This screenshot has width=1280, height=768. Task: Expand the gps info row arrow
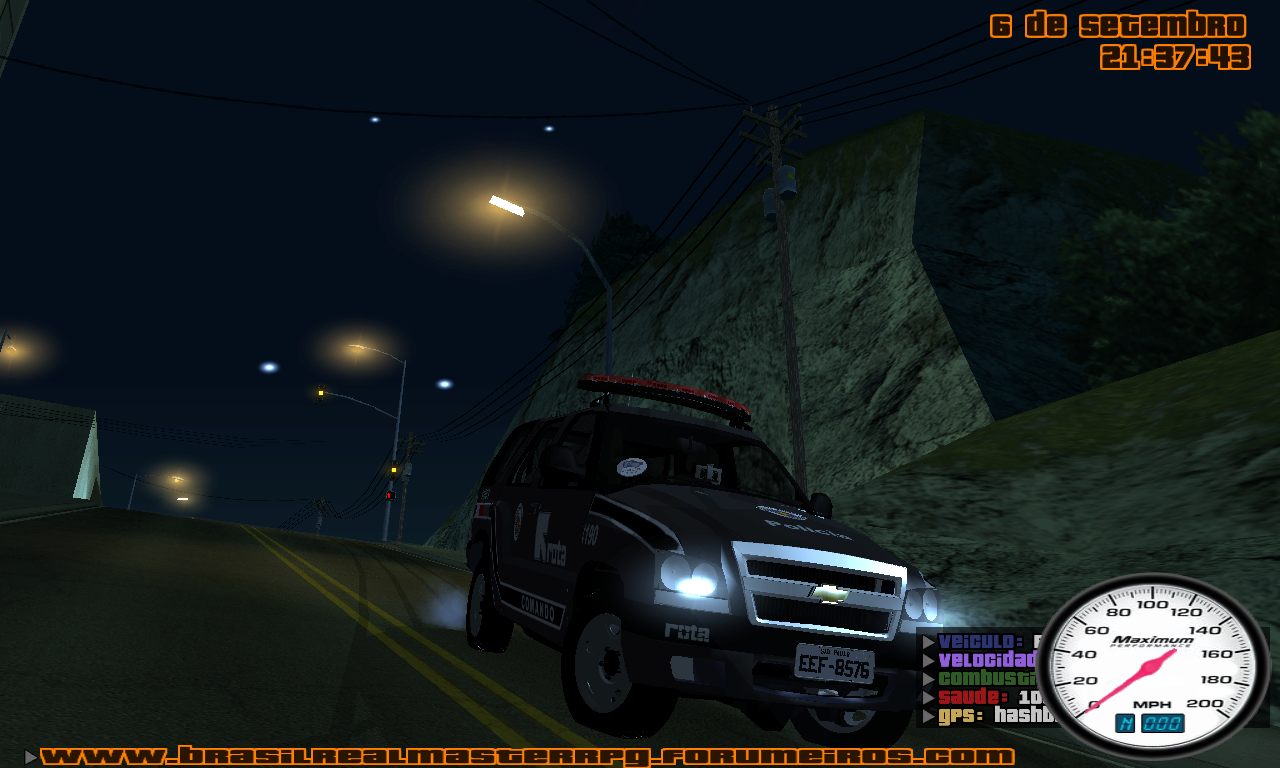tap(927, 715)
